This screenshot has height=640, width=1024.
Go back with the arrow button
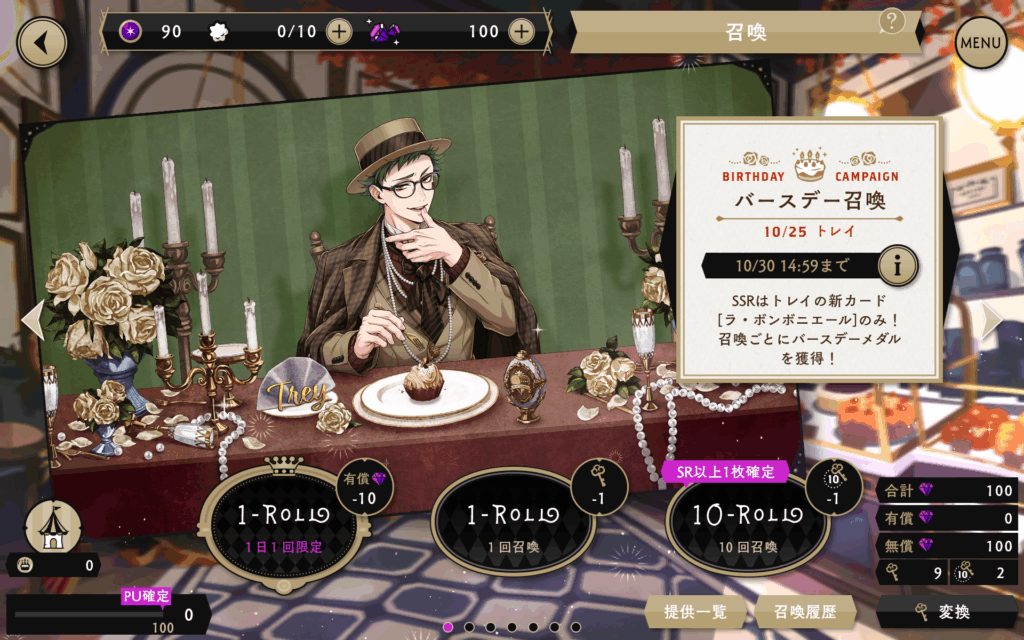41,42
